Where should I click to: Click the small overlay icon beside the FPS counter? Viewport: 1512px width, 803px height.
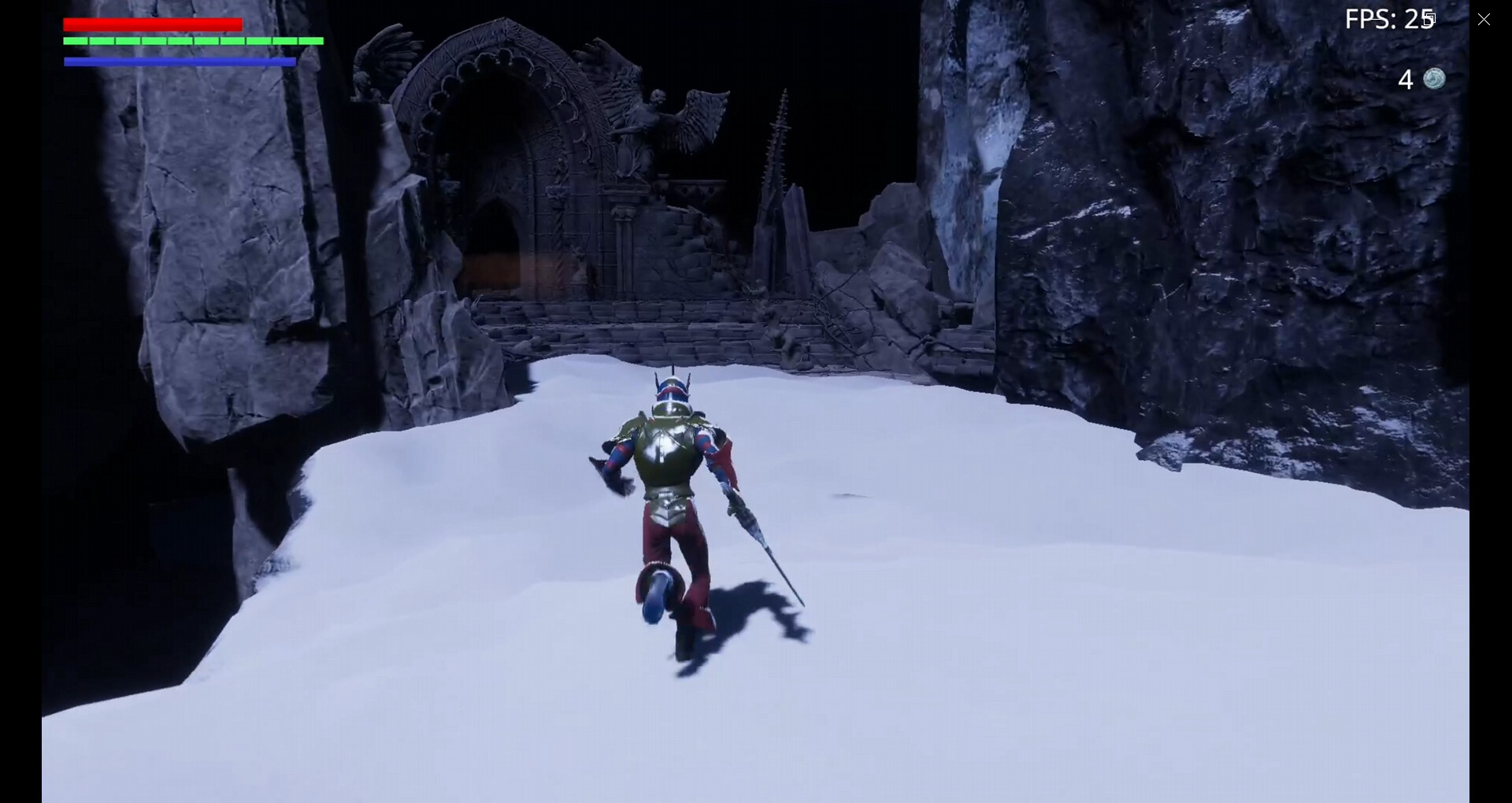[x=1430, y=19]
